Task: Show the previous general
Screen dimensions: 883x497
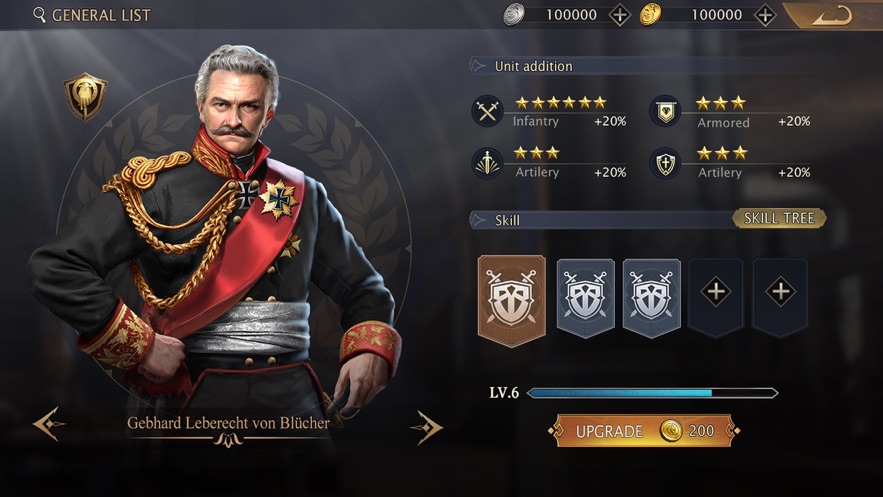Action: click(48, 424)
